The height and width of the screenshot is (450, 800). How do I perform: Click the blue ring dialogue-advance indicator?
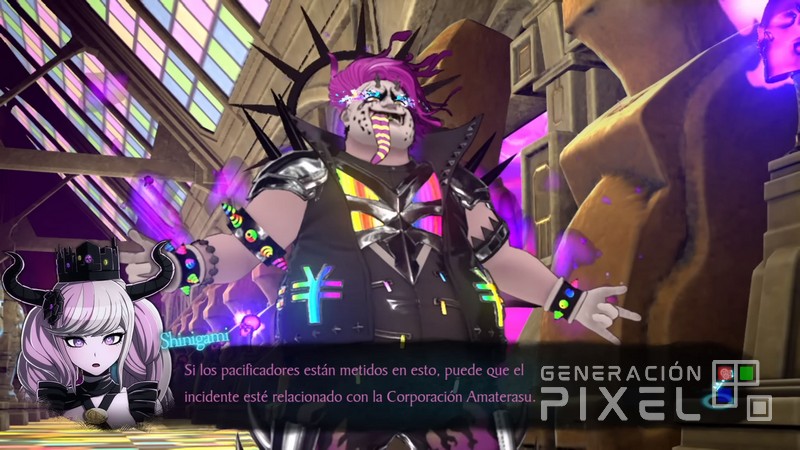pos(716,400)
